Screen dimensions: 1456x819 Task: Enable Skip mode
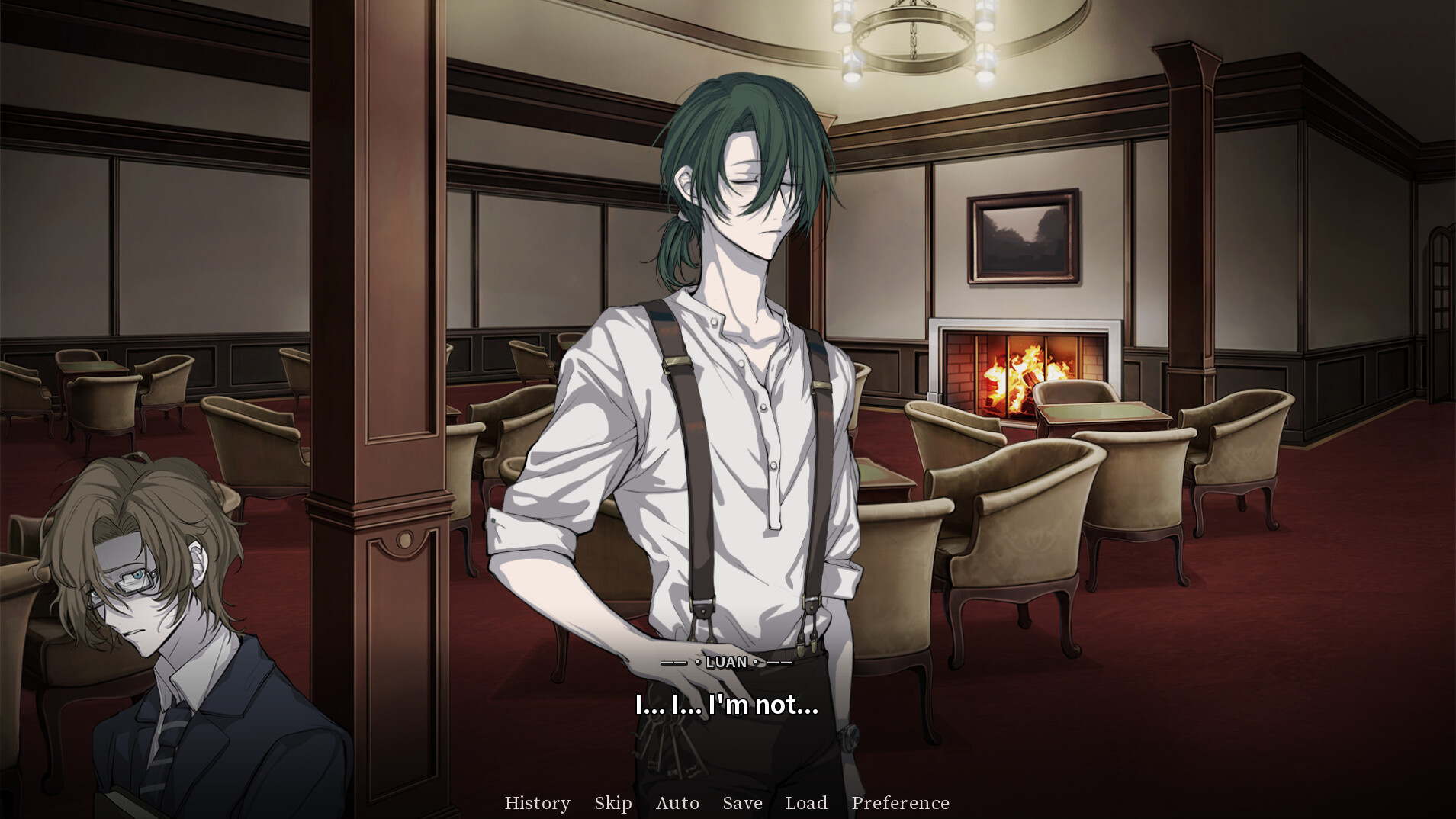point(612,802)
